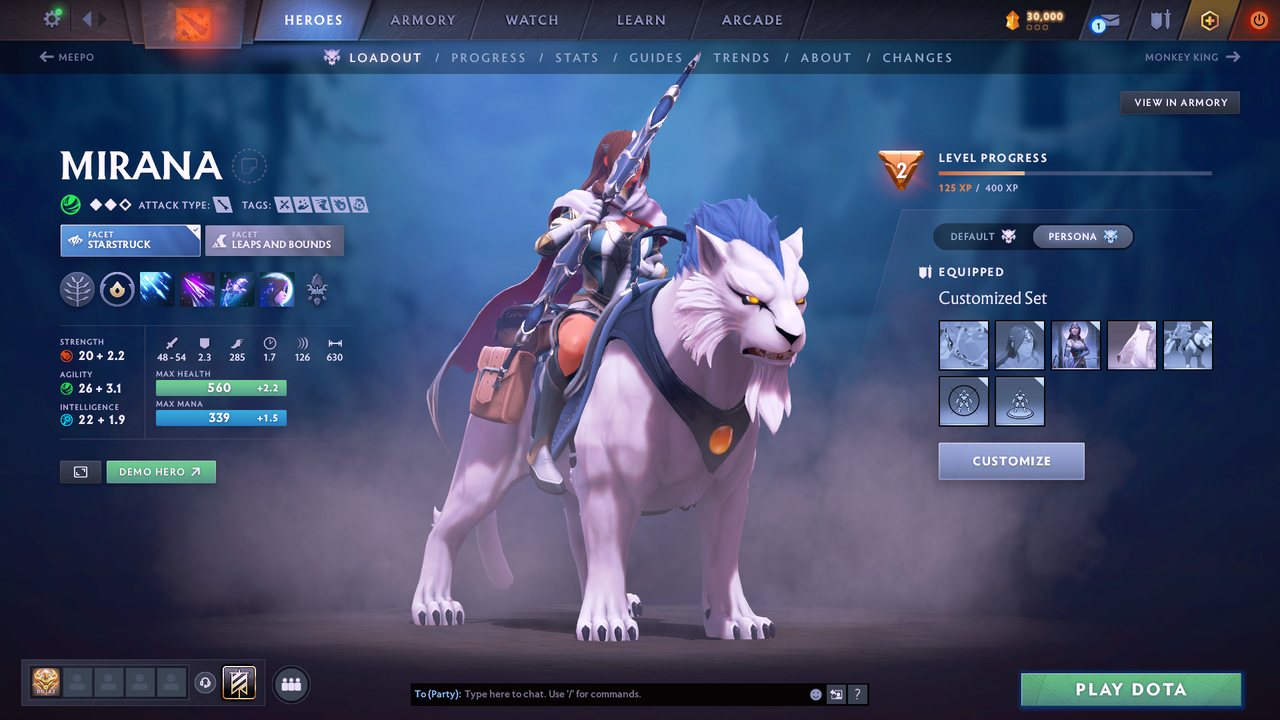The height and width of the screenshot is (720, 1280).
Task: Click the shield-and-sword inventory icon top bar
Action: [1158, 19]
